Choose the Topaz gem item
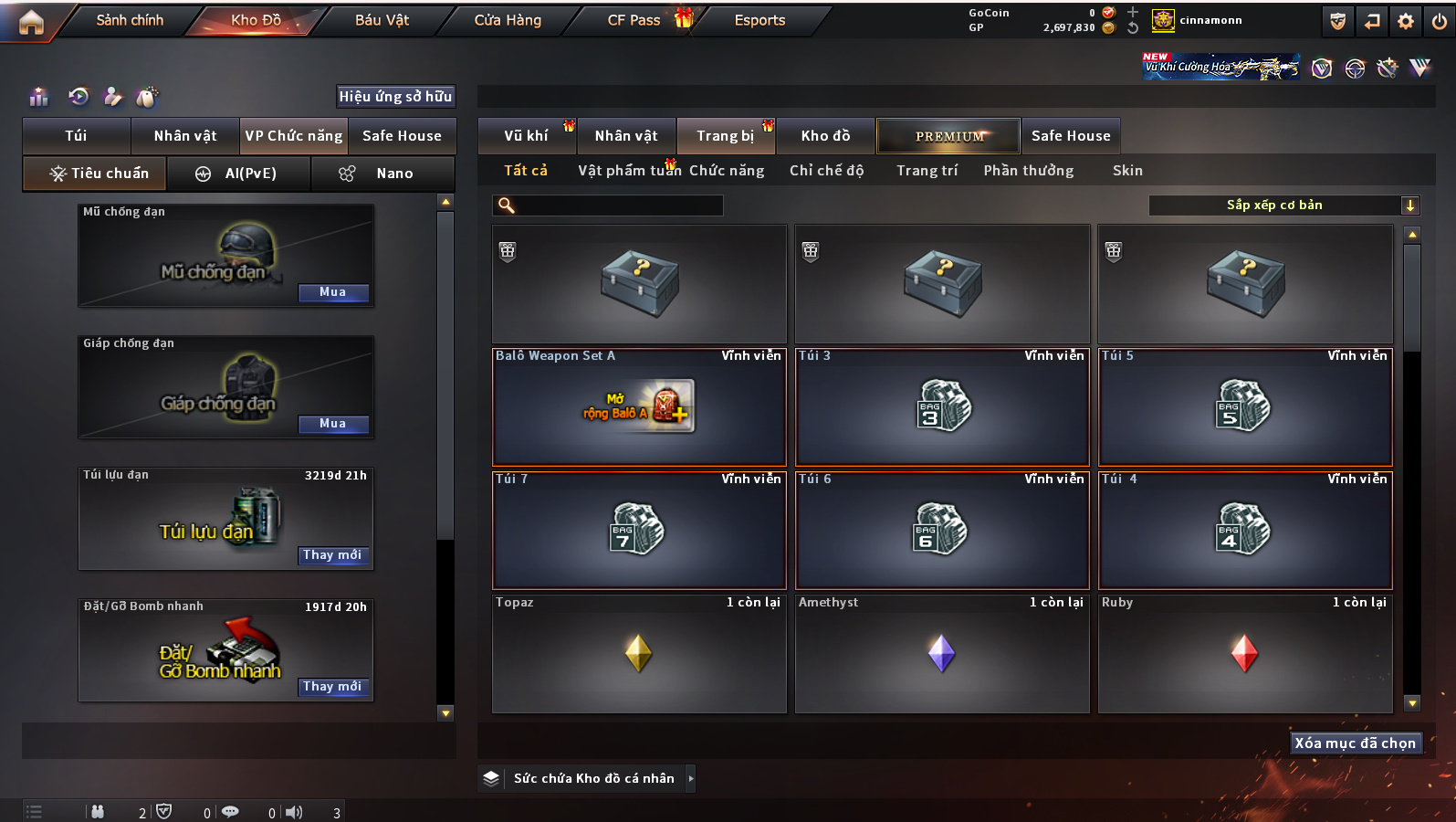Image resolution: width=1456 pixels, height=822 pixels. (639, 654)
